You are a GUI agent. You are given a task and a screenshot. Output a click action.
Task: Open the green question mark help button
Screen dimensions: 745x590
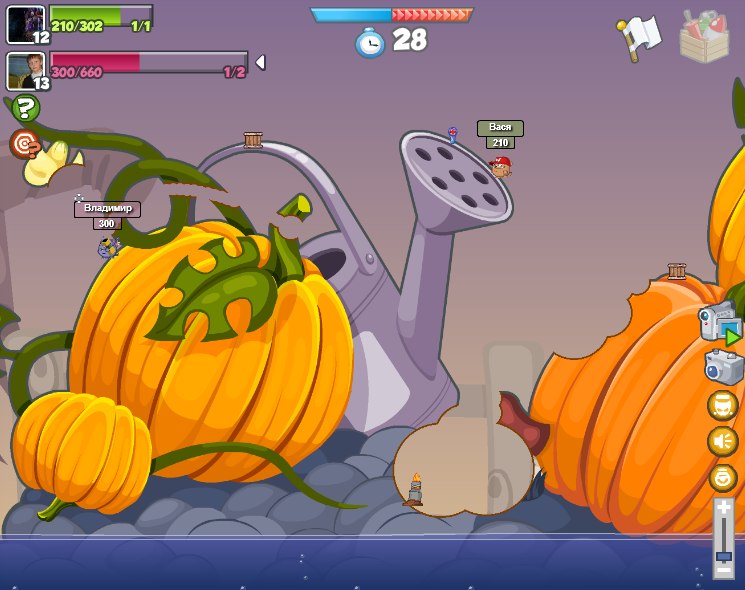(26, 108)
